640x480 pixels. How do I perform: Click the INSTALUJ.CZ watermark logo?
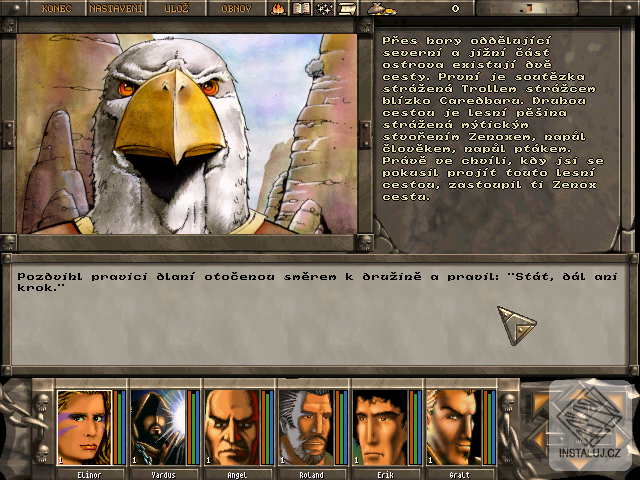592,425
